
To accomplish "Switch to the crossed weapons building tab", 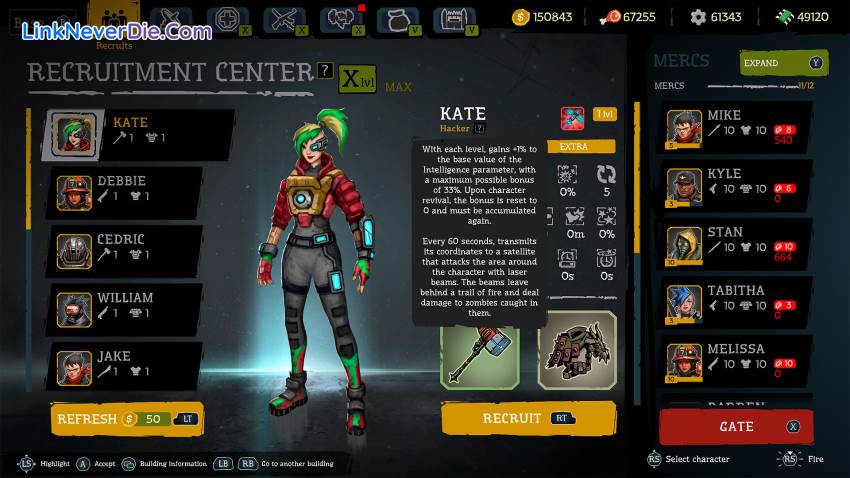I will click(284, 18).
